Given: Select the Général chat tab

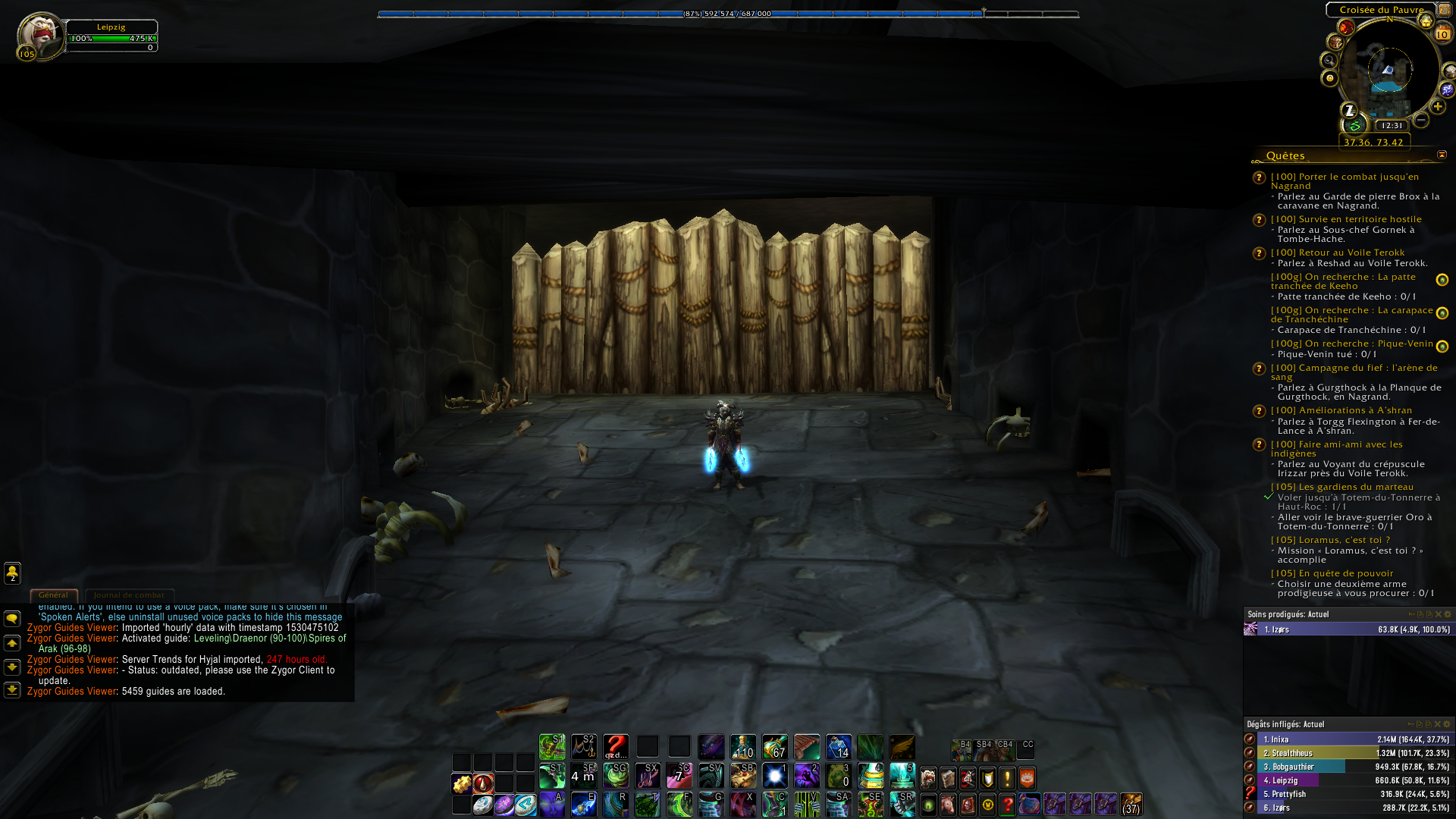Looking at the screenshot, I should coord(54,595).
